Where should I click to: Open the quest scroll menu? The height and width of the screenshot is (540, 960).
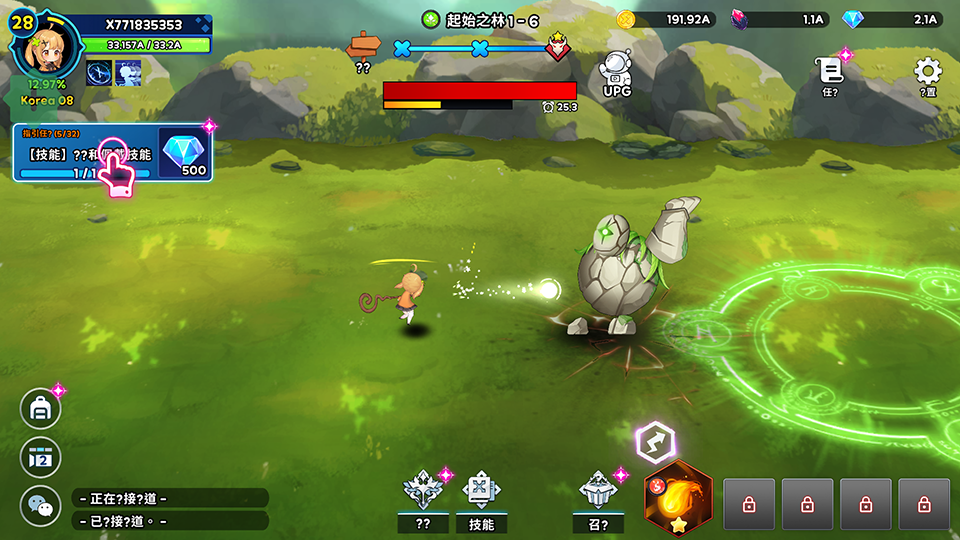click(x=829, y=73)
